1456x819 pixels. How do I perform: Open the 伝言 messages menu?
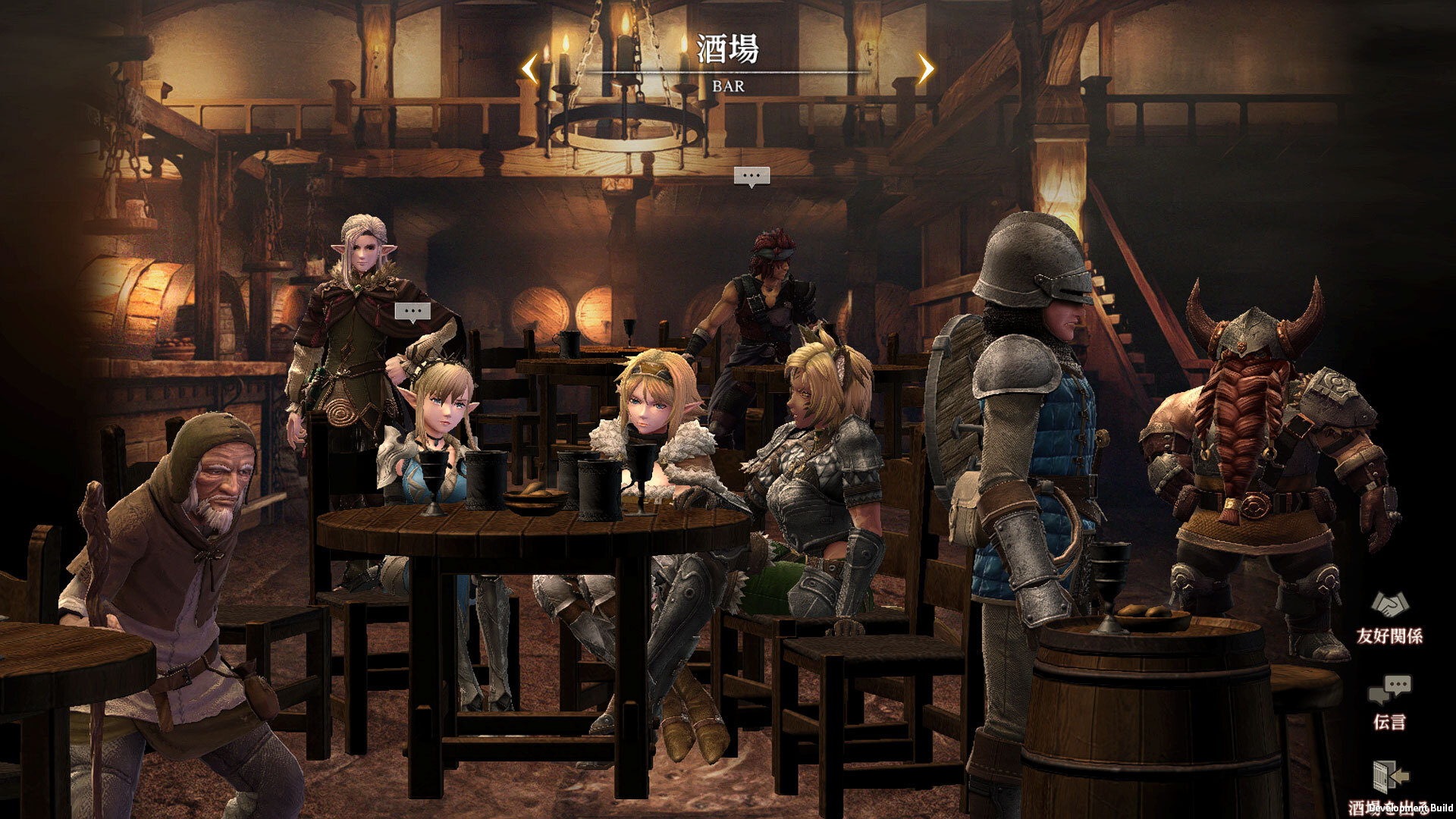point(1389,701)
